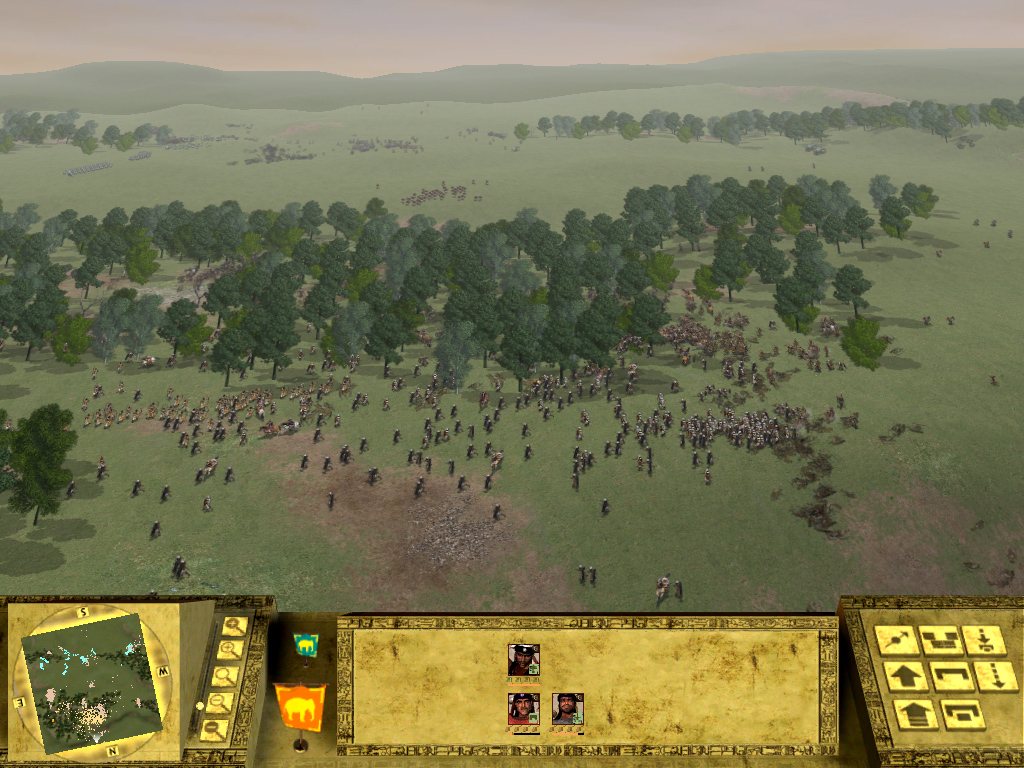This screenshot has width=1024, height=768.
Task: Select the lower-row unit card in red clothing
Action: [x=523, y=709]
